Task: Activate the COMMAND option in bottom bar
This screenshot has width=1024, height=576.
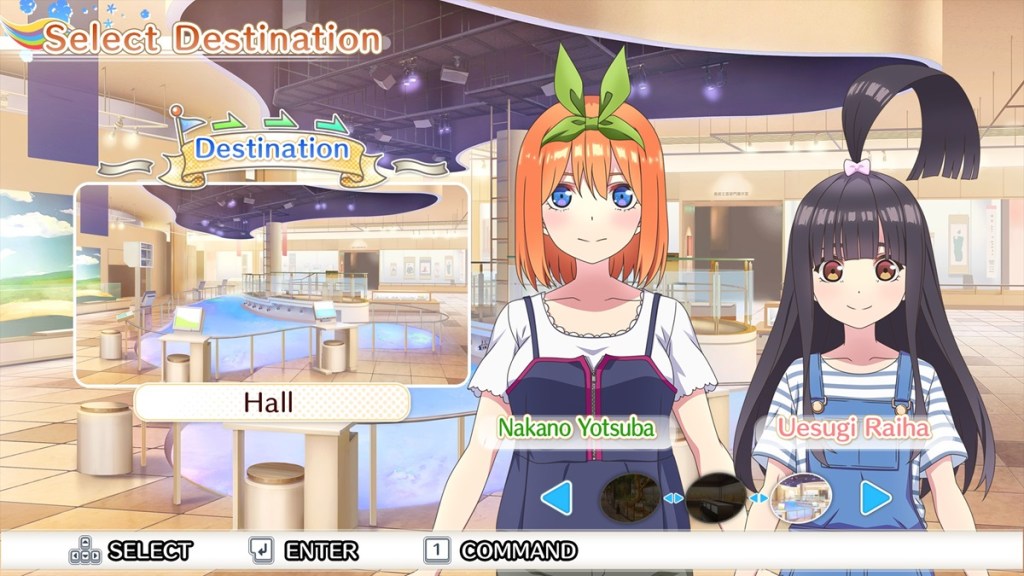Action: pos(505,550)
